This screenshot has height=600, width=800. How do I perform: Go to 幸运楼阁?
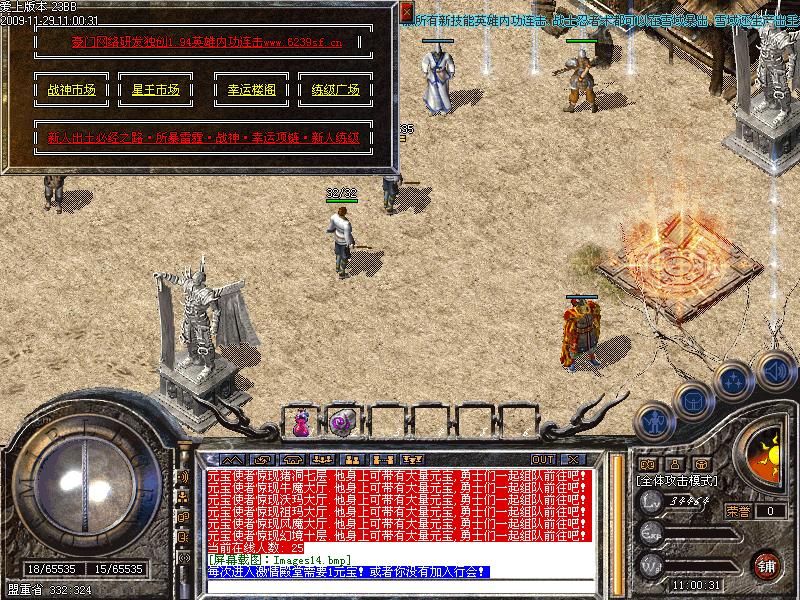(245, 90)
